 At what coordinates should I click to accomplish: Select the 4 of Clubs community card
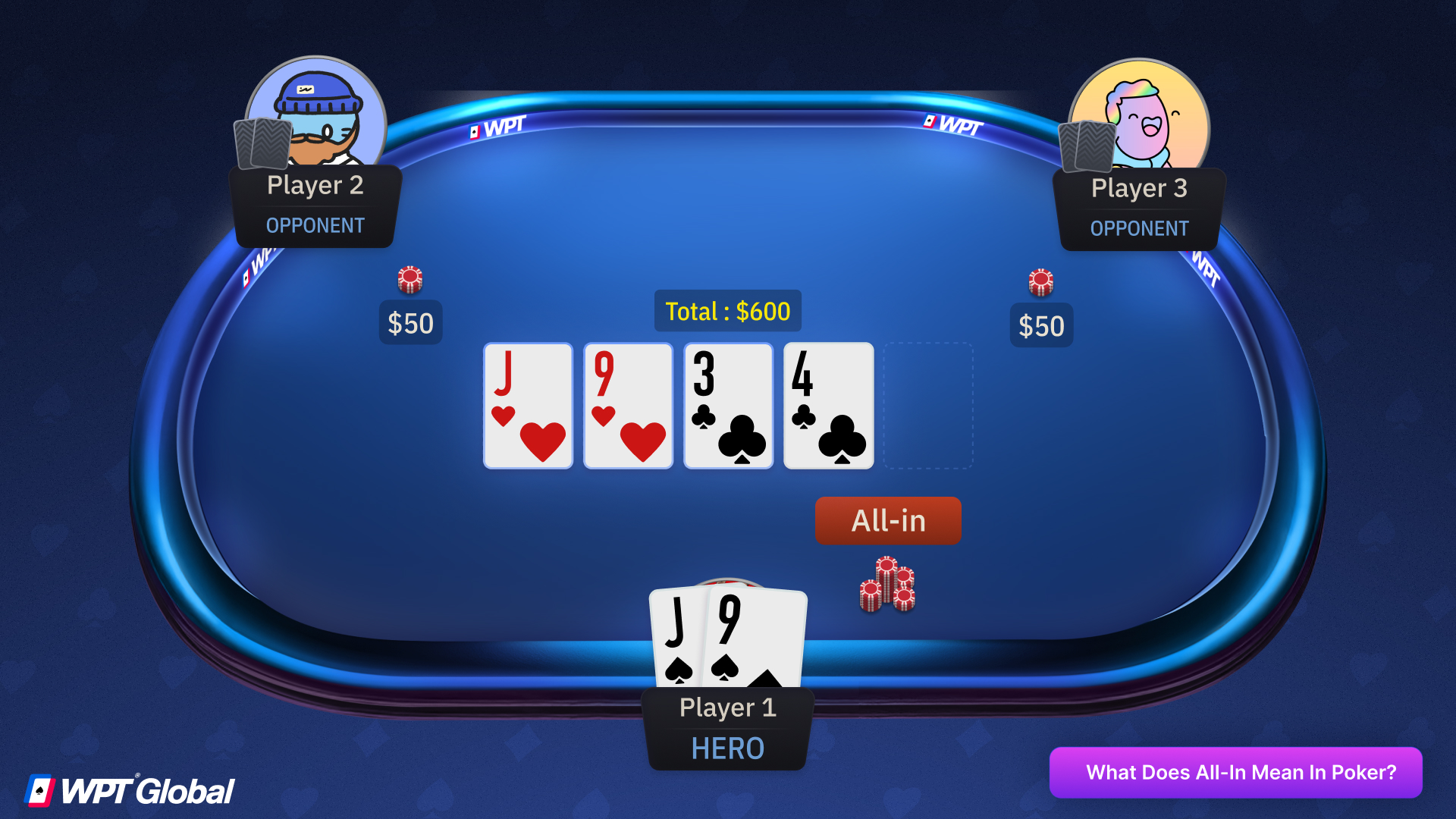tap(827, 406)
